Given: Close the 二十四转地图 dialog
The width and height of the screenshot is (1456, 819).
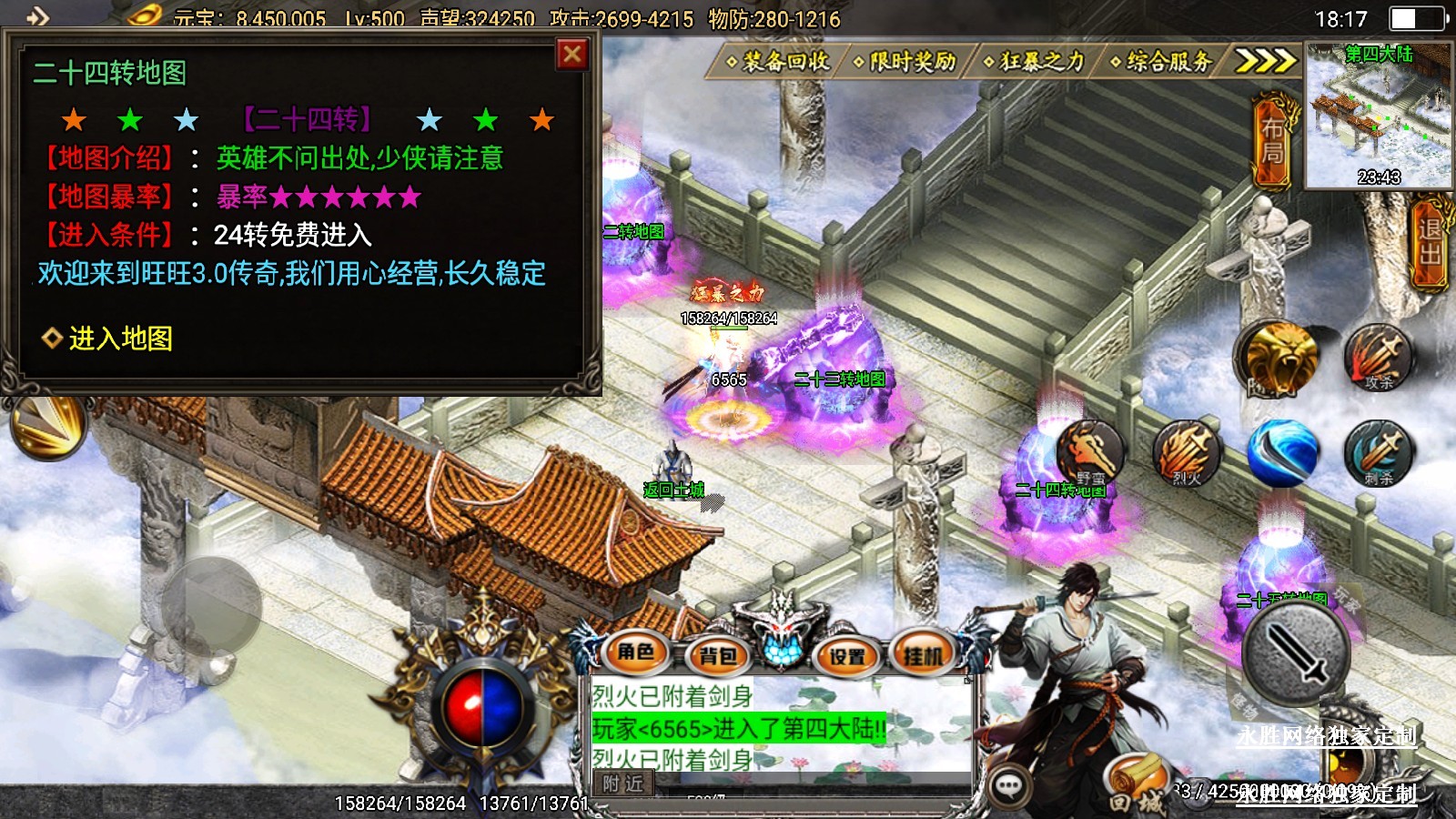Looking at the screenshot, I should coord(572,56).
